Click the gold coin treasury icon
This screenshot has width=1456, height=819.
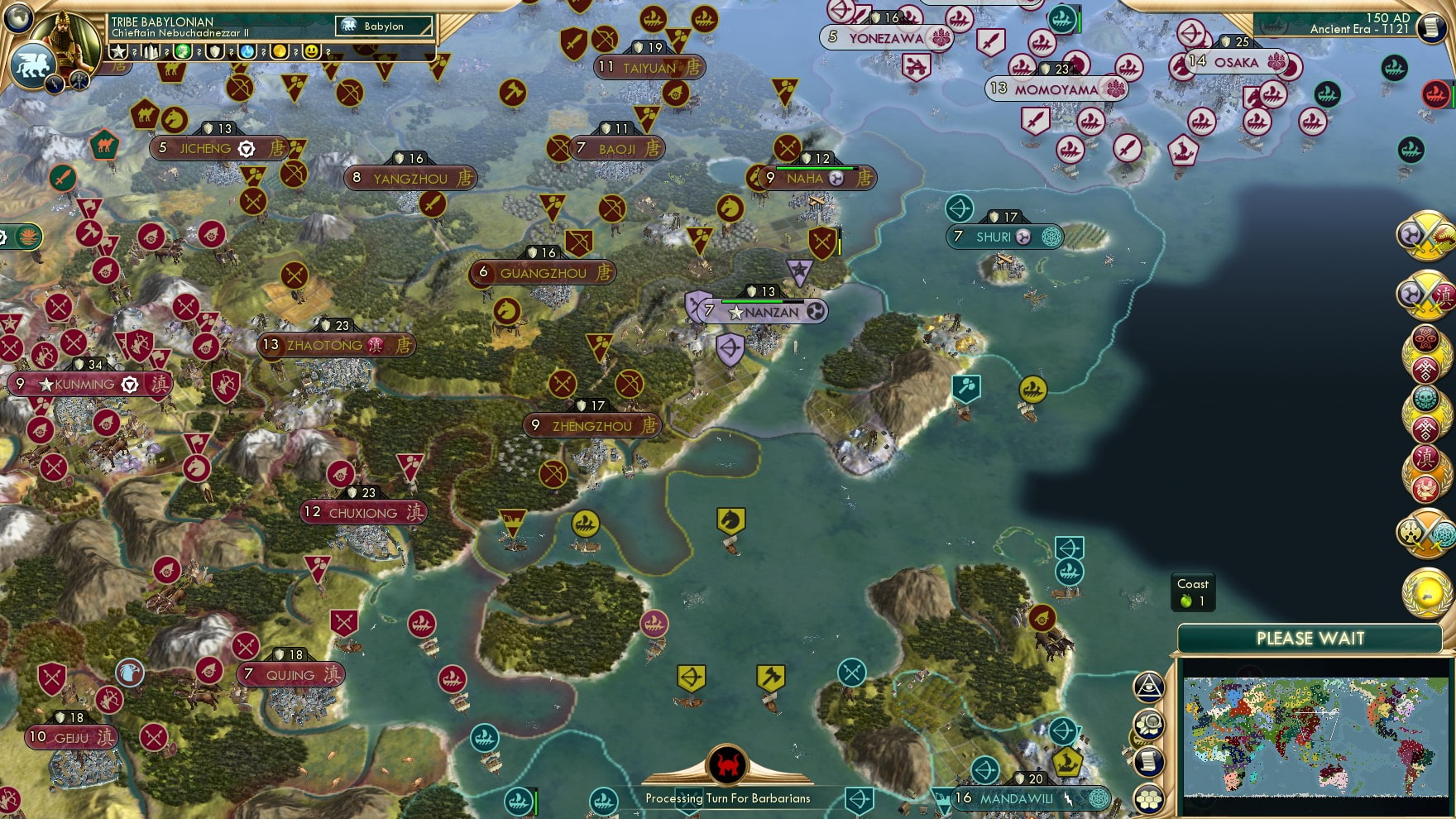[x=279, y=52]
